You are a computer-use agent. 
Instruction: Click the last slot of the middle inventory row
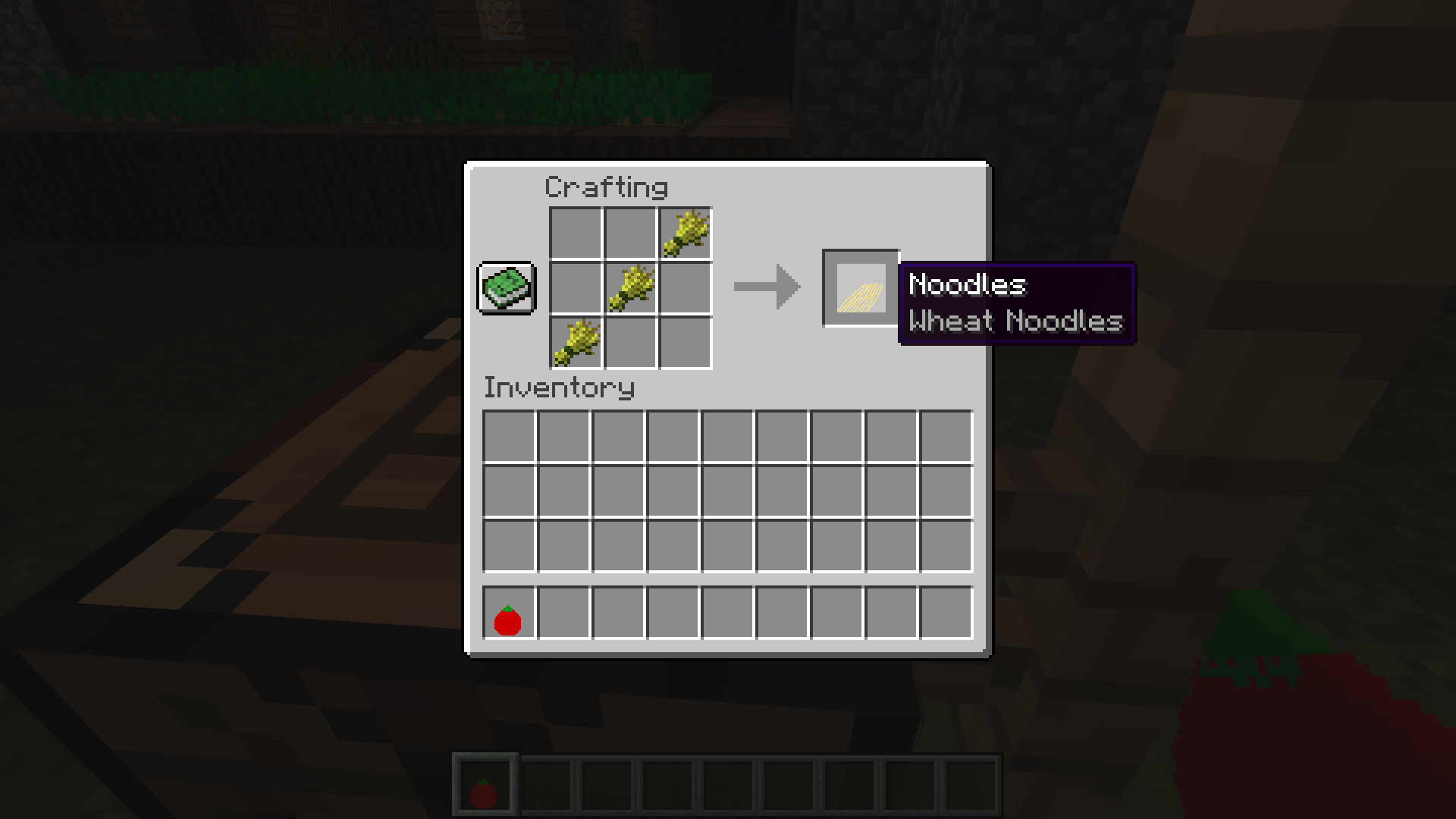point(946,491)
